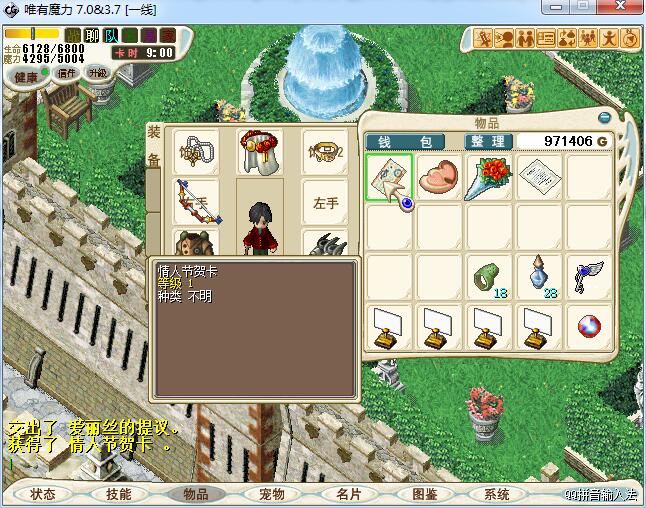The height and width of the screenshot is (508, 646).
Task: Click the equipped red headdress slot
Action: 260,151
